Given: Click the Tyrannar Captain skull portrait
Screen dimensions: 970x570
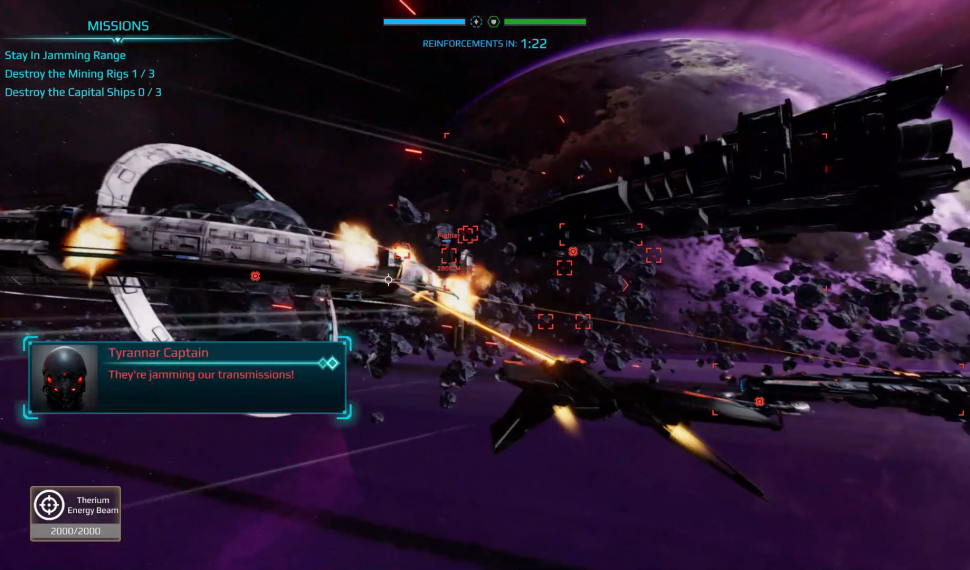Looking at the screenshot, I should pyautogui.click(x=62, y=377).
